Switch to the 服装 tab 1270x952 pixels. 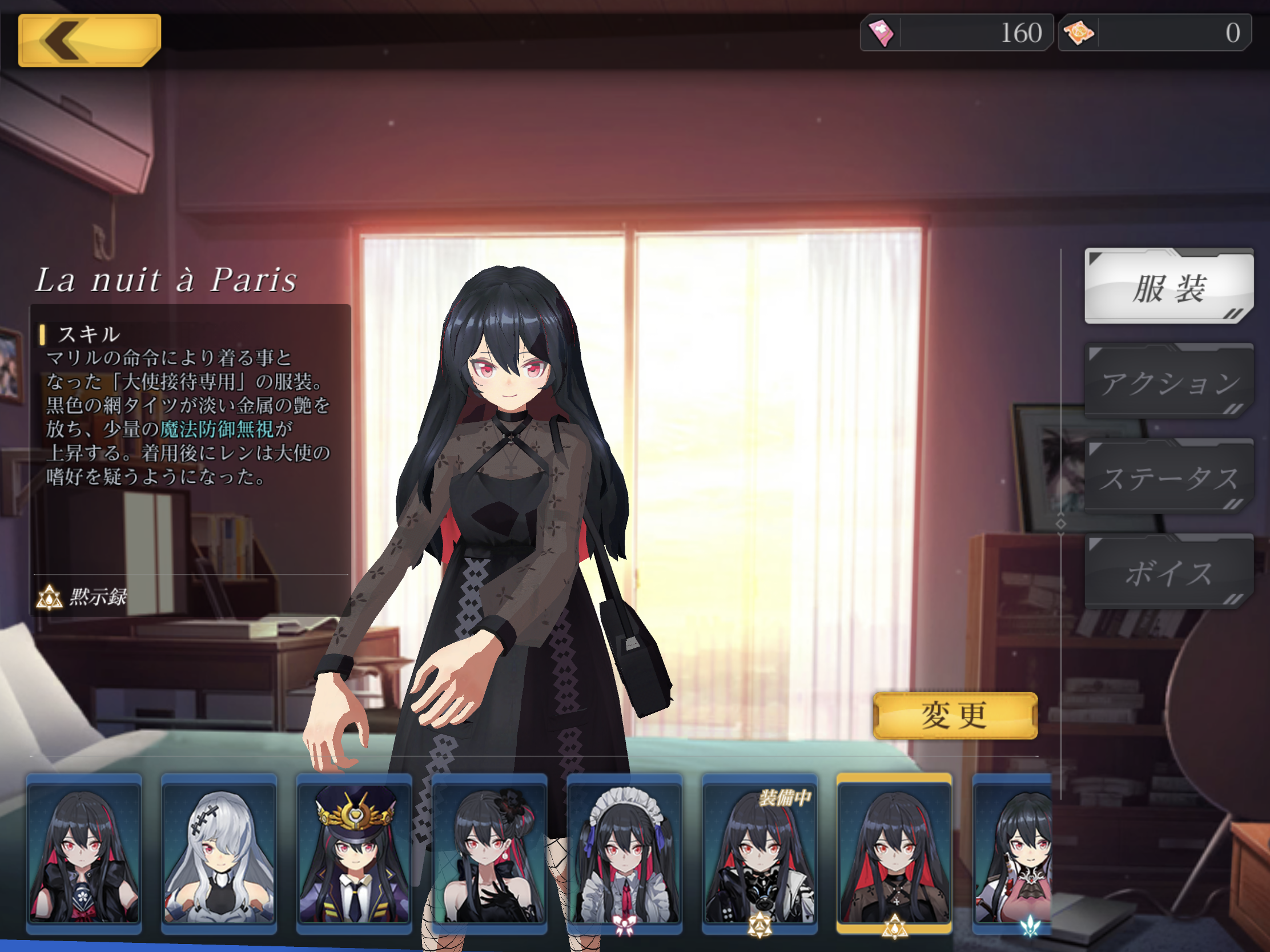[x=1168, y=287]
